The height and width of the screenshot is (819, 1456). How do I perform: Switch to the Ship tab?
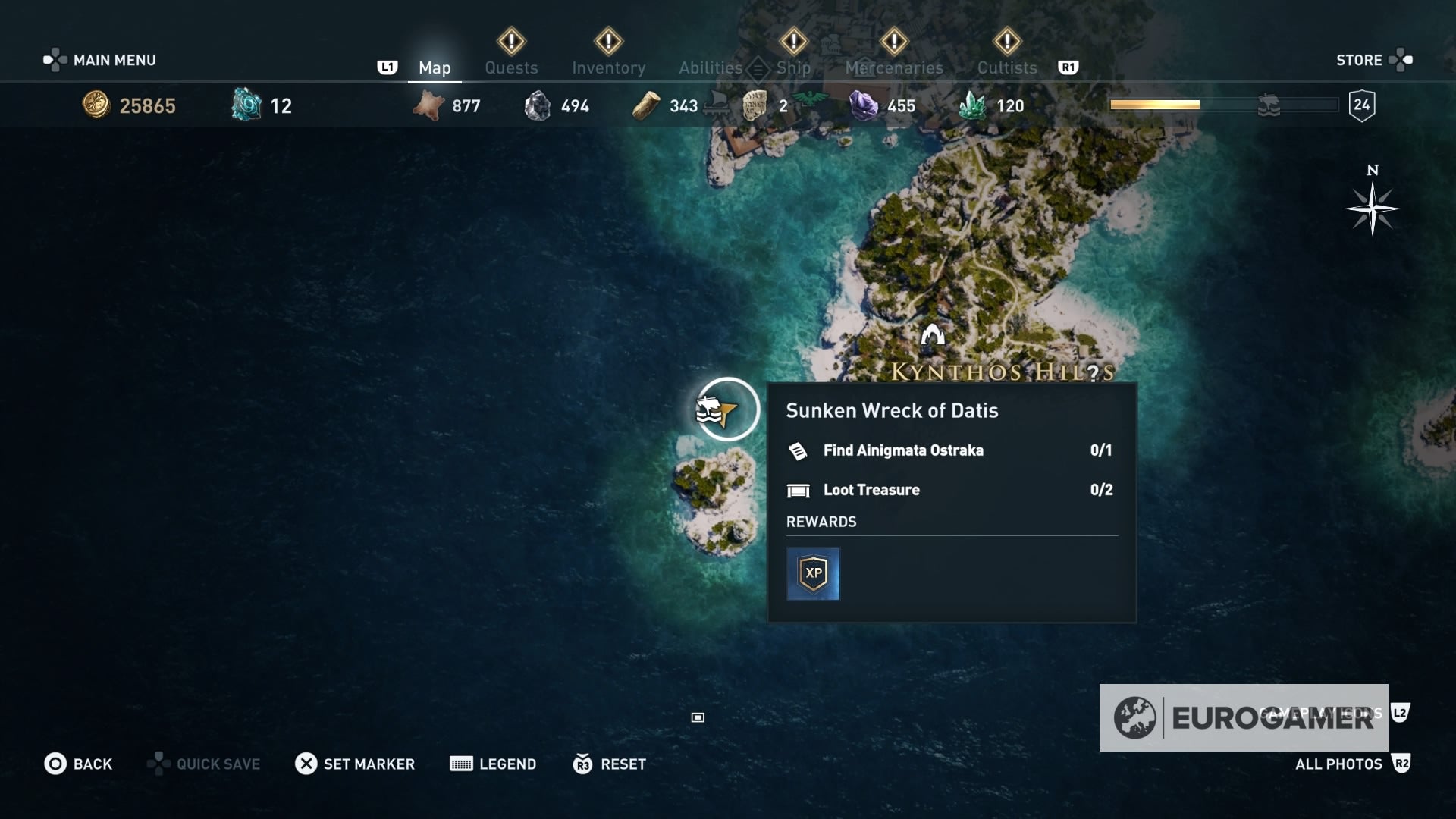pyautogui.click(x=793, y=67)
